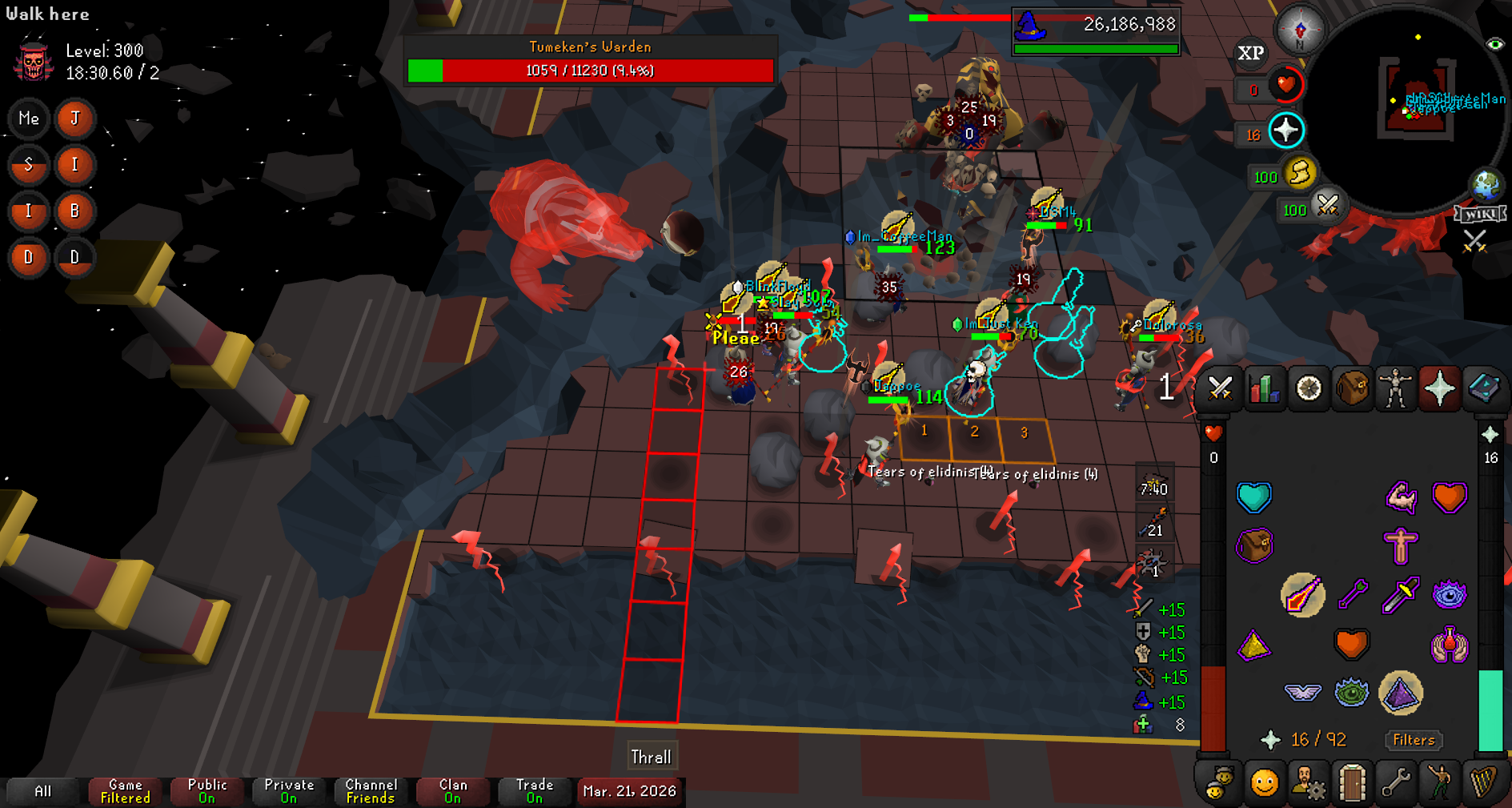The height and width of the screenshot is (808, 1512).
Task: Open the Logout door tab
Action: click(x=1352, y=783)
